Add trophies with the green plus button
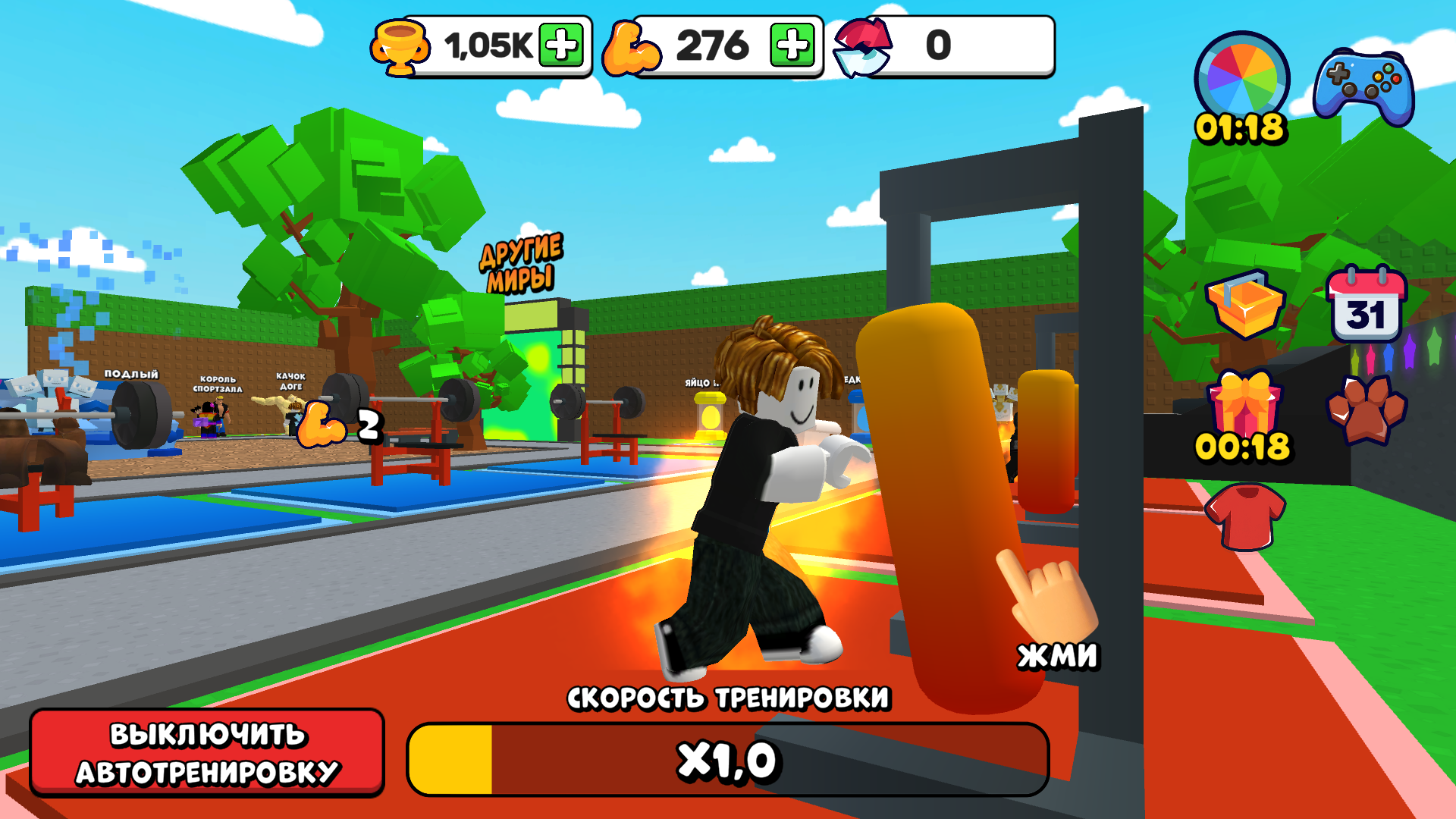This screenshot has height=819, width=1456. [x=561, y=45]
